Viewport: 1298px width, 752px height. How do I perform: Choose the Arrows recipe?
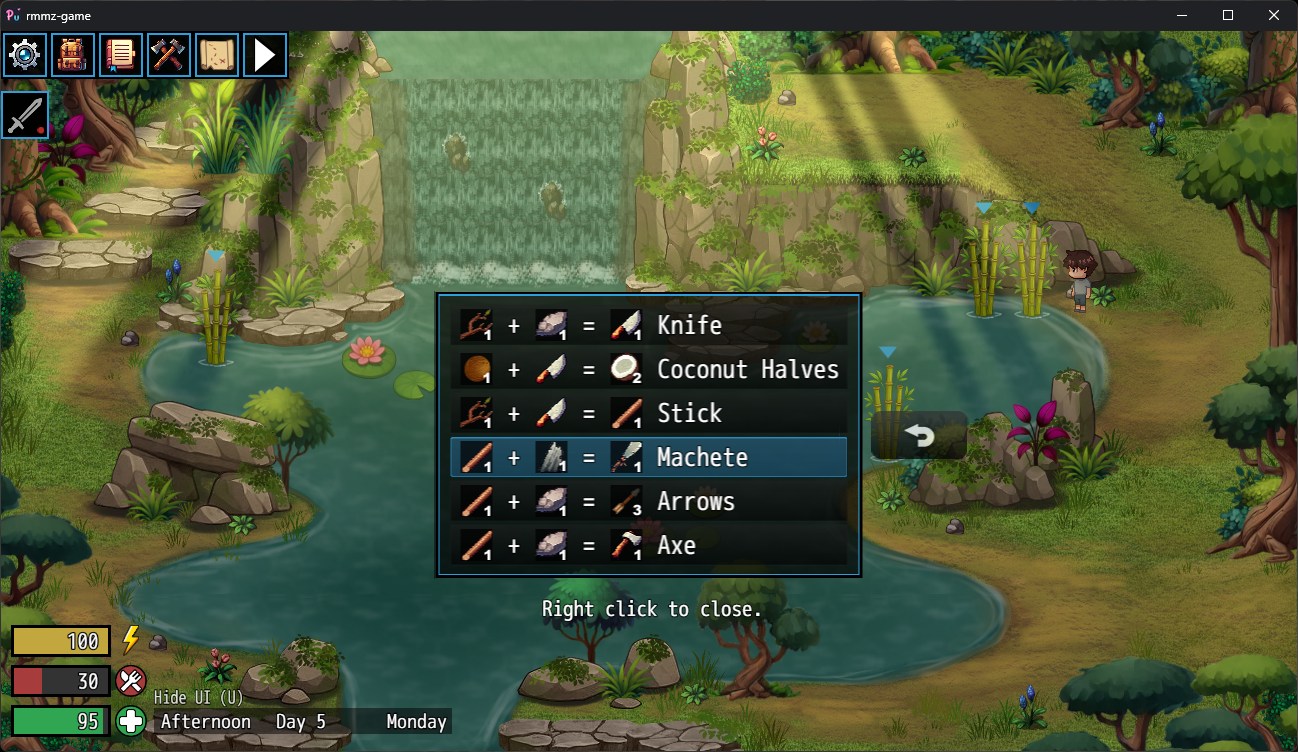[648, 501]
